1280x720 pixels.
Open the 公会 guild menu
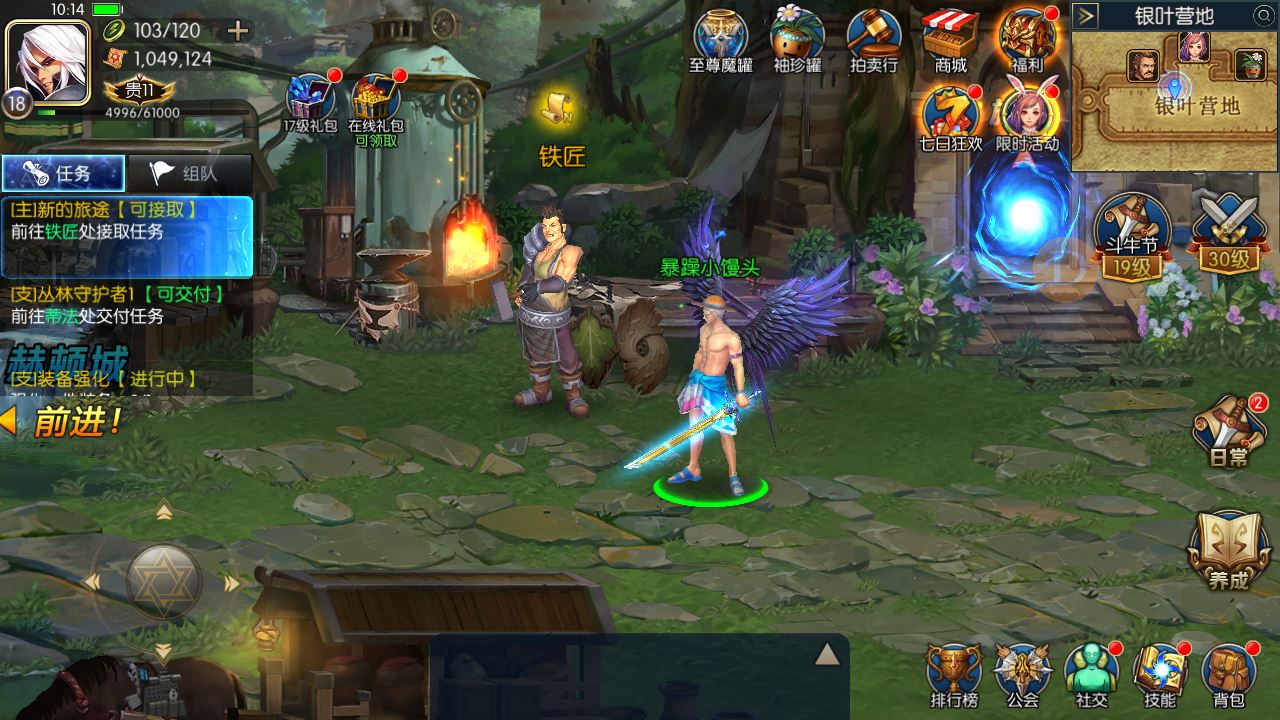(x=1022, y=675)
